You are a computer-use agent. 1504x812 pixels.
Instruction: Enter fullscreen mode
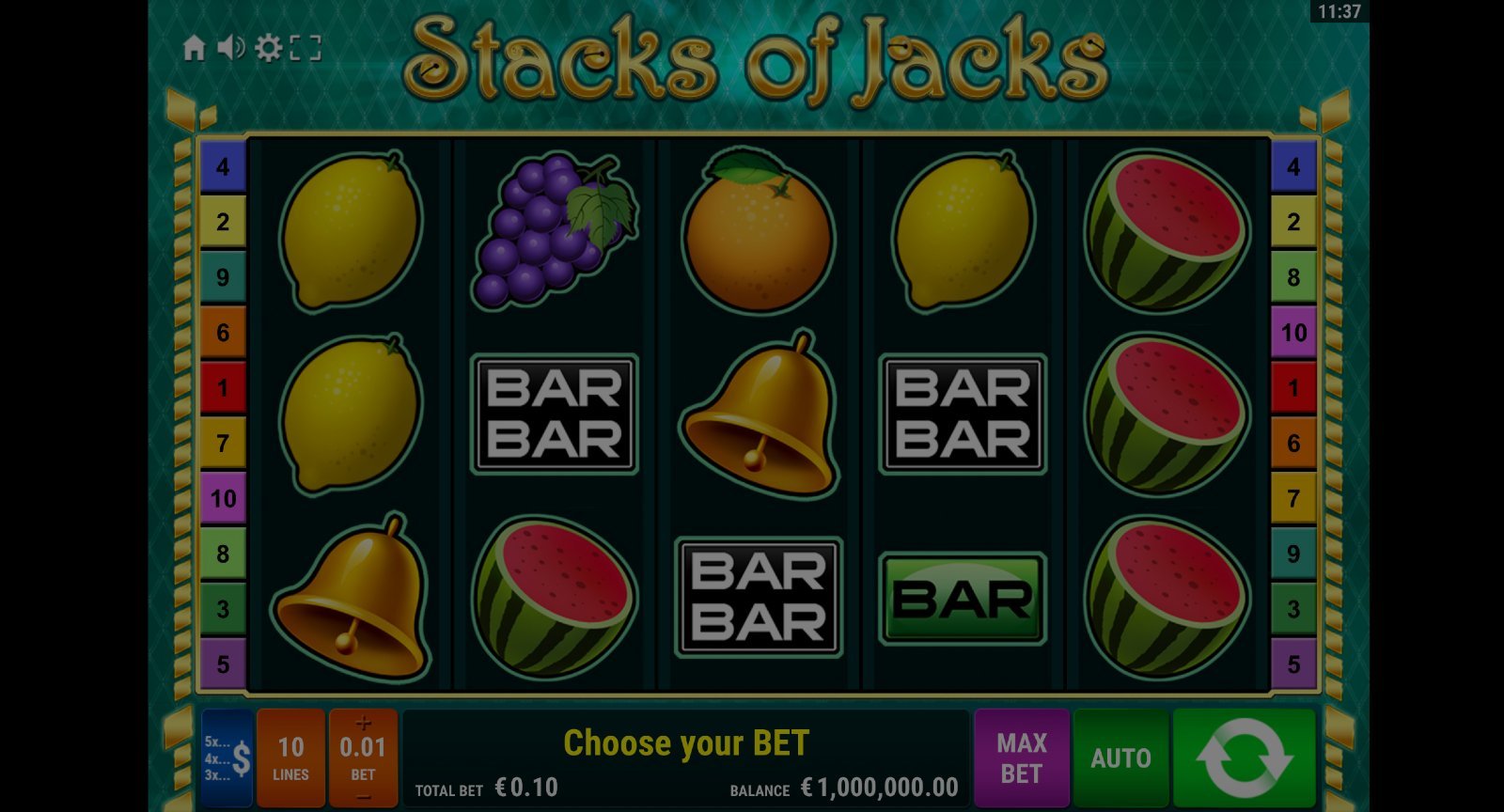point(305,48)
